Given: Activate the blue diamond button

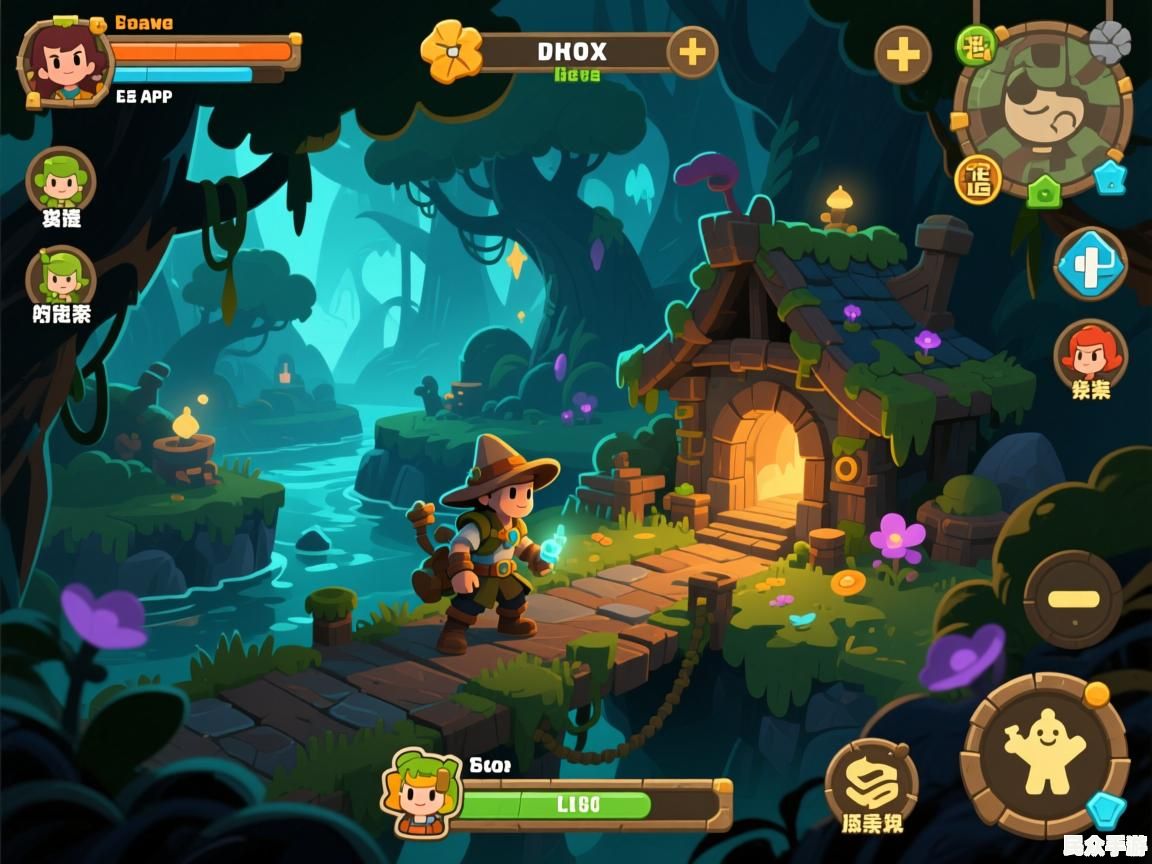Looking at the screenshot, I should (x=1090, y=265).
